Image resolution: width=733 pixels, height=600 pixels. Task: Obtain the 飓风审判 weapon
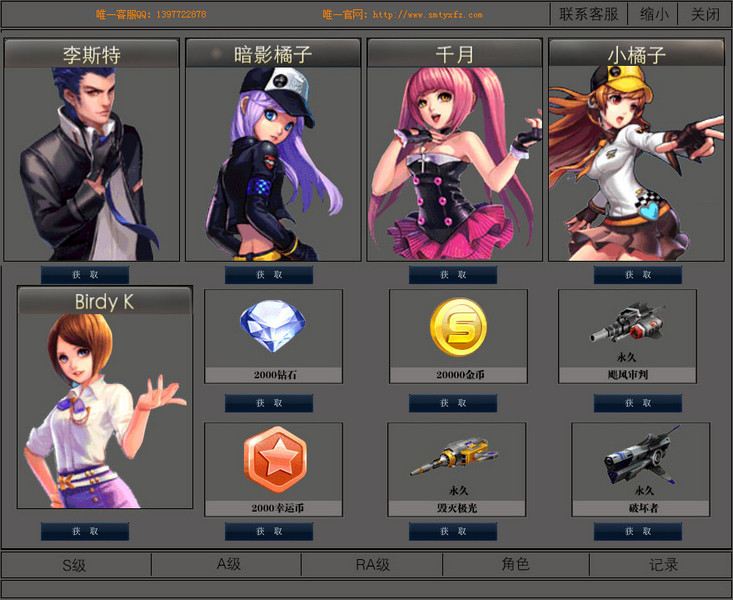pyautogui.click(x=638, y=403)
